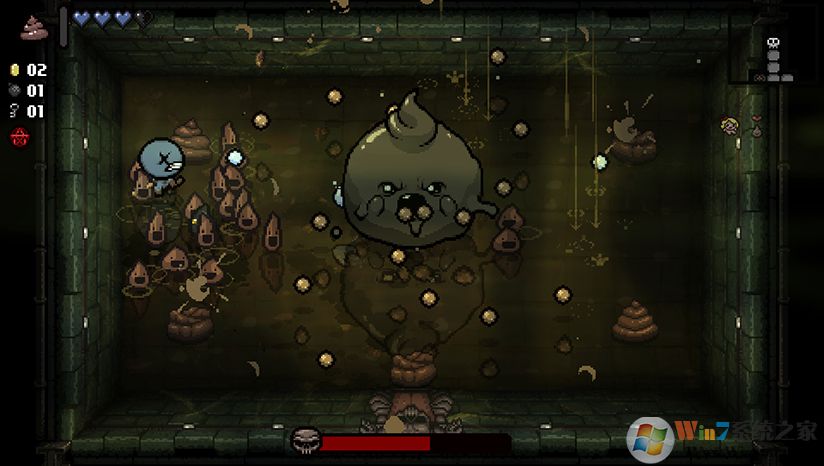824x466 pixels.
Task: Use The Poop active item icon
Action: pyautogui.click(x=34, y=26)
